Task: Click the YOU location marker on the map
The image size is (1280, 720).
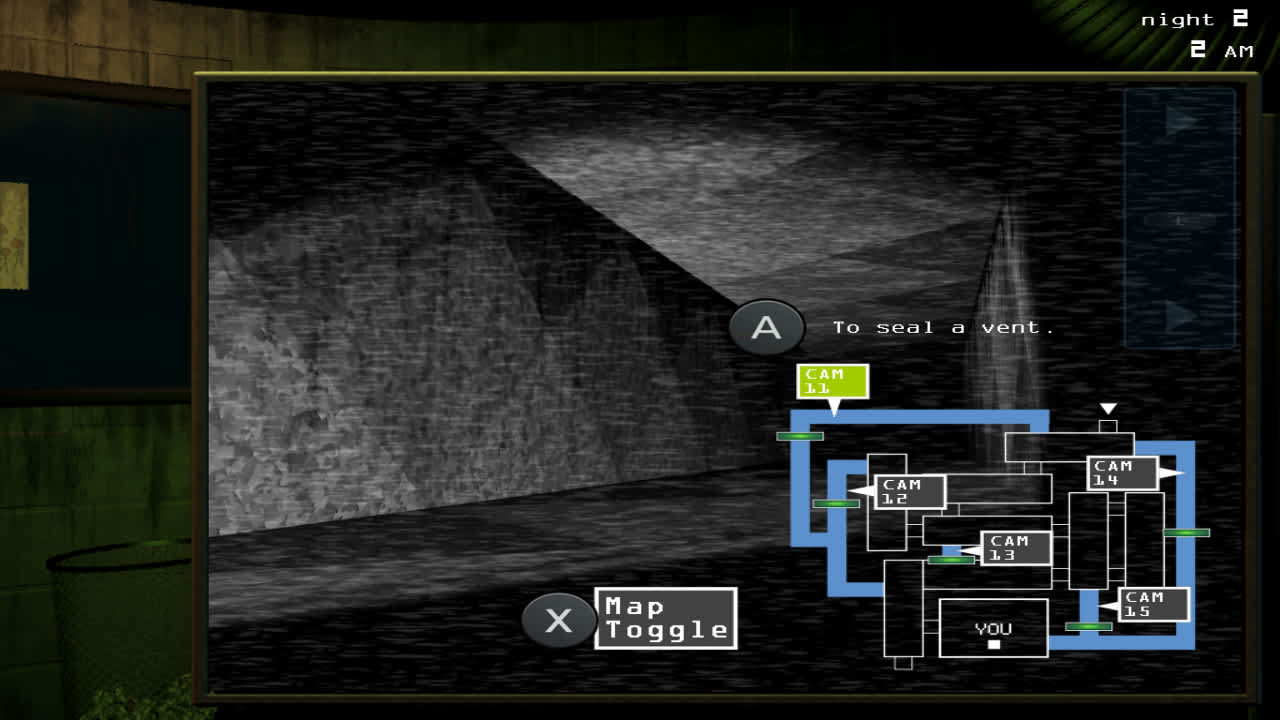Action: point(993,628)
